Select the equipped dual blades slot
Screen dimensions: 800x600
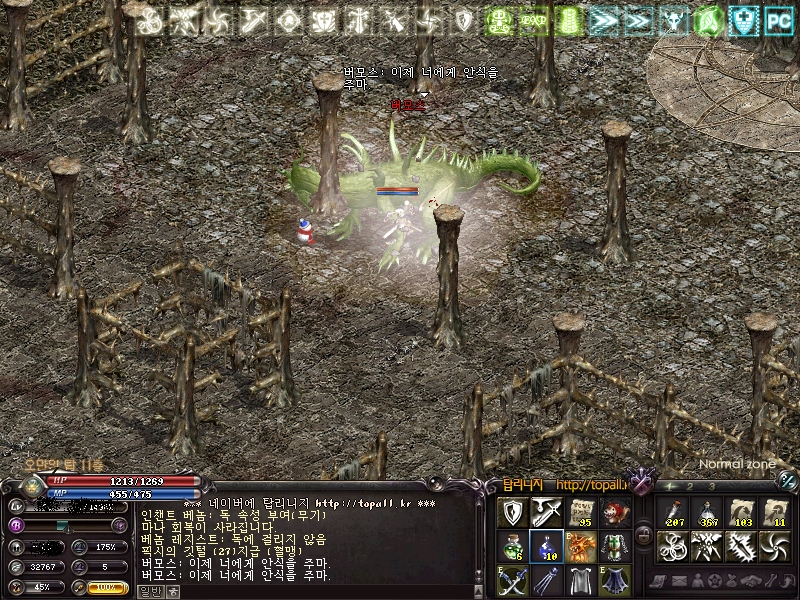512,580
